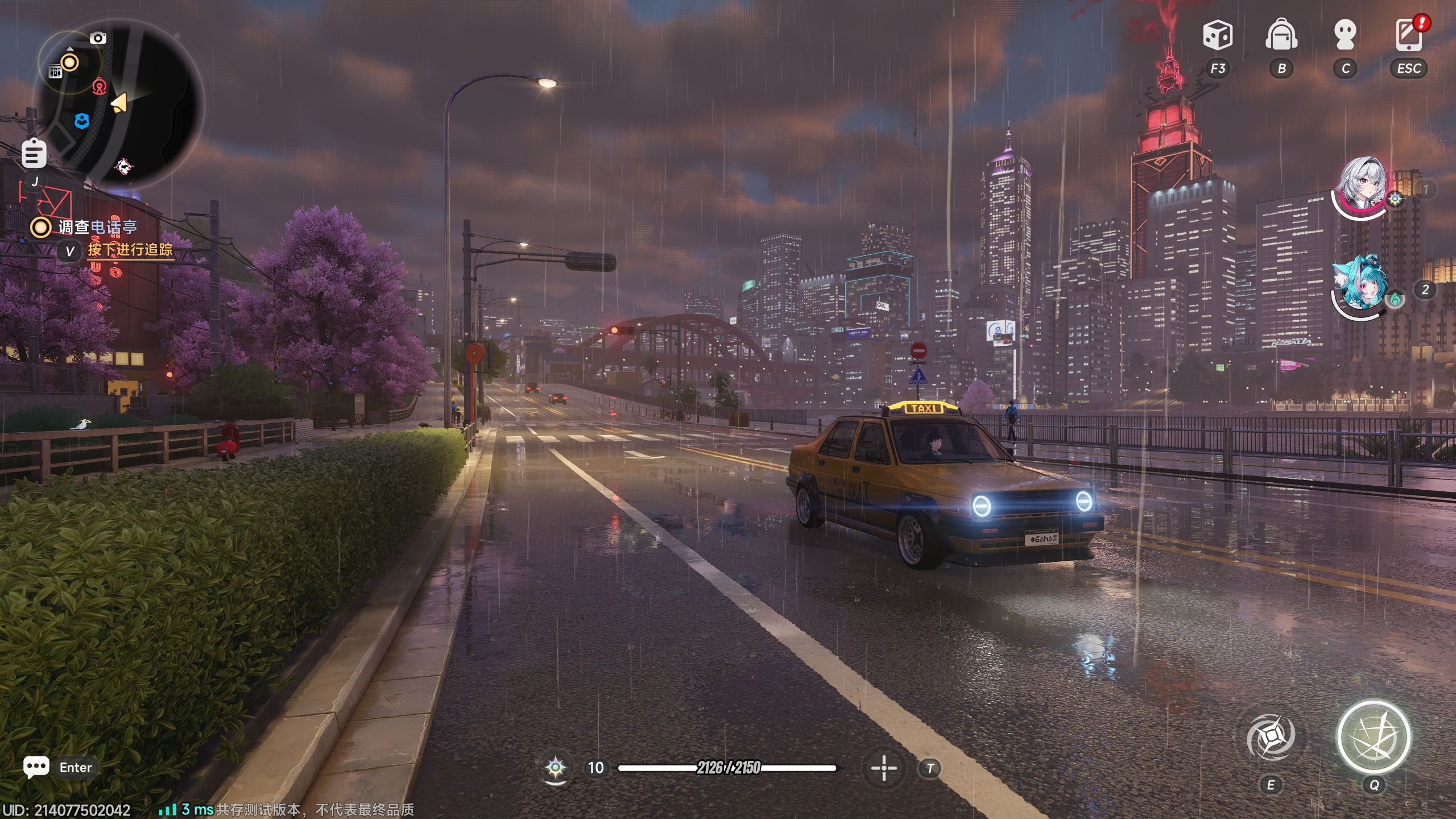Select the 调查电话亭 quest tracker
Viewport: 1456px width, 819px height.
tap(97, 227)
